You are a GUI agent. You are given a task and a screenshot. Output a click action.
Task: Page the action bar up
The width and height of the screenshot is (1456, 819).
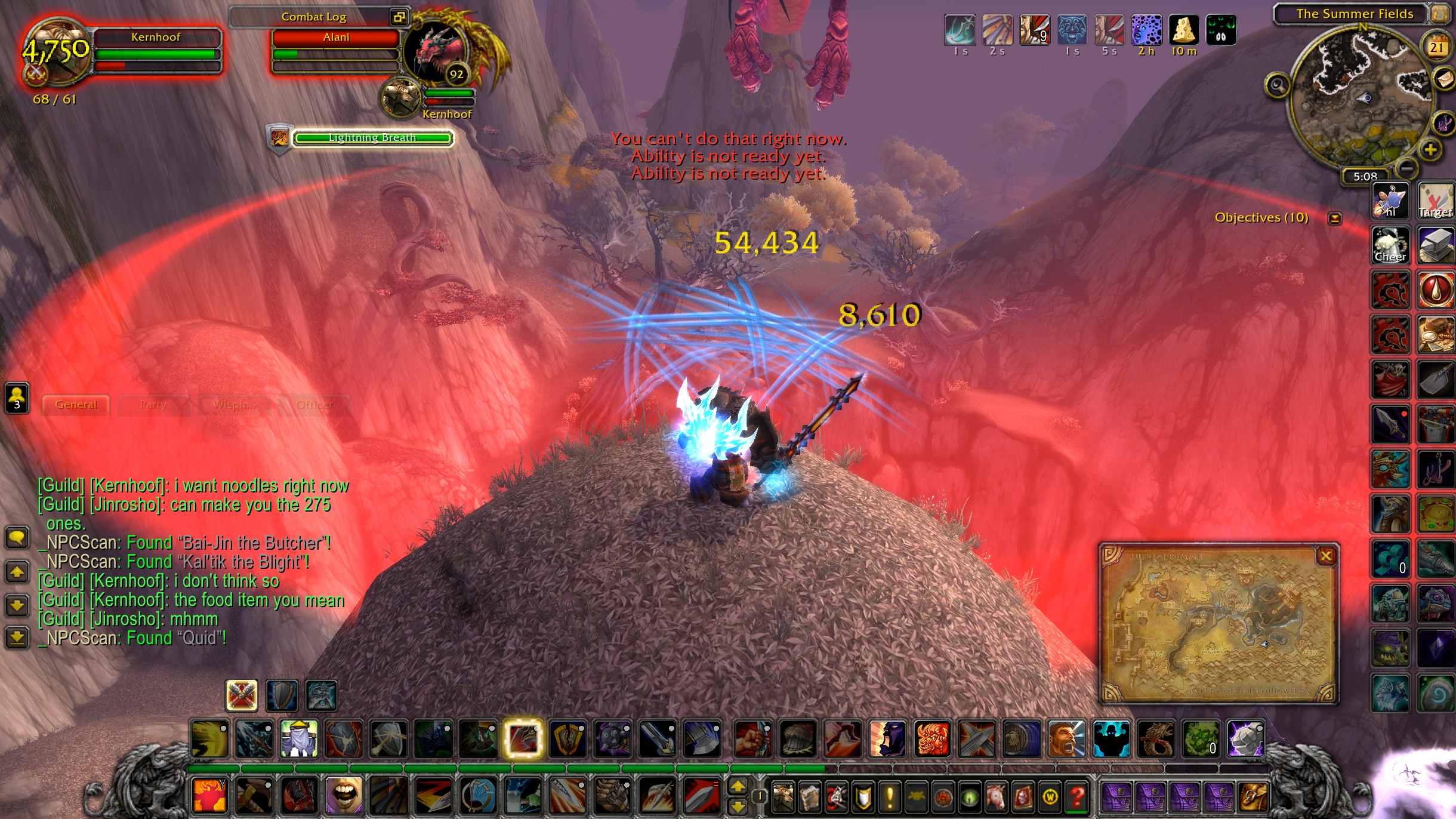click(738, 787)
